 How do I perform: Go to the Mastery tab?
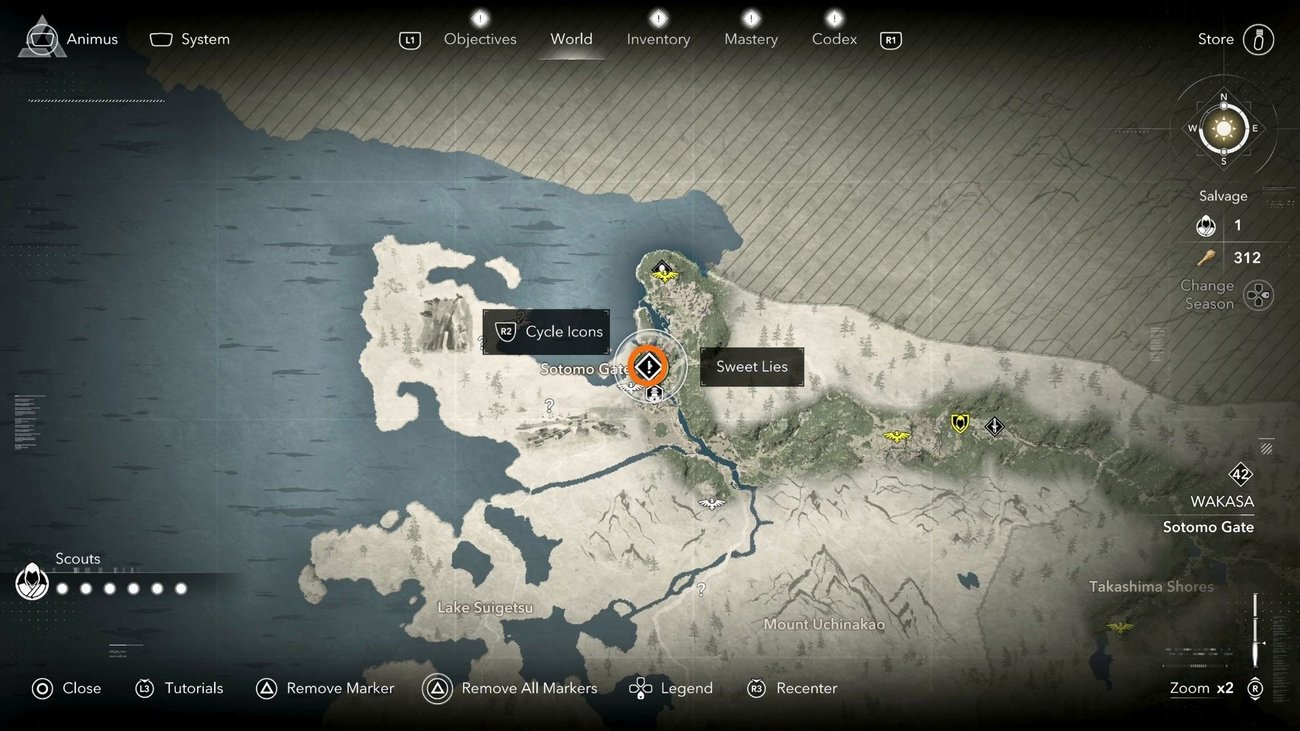751,39
